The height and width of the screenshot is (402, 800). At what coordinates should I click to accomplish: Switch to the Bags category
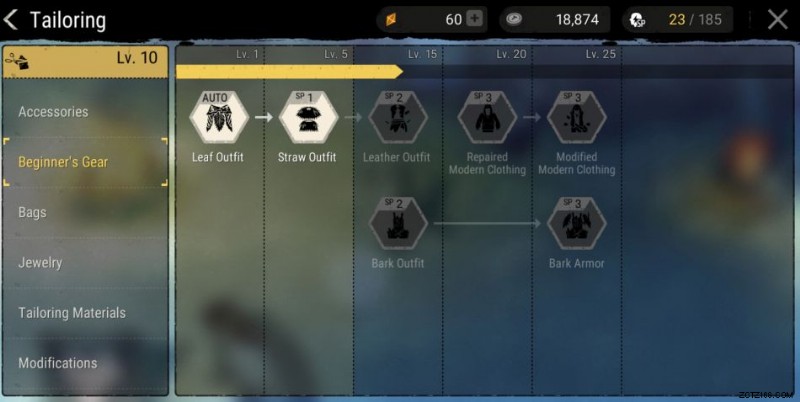32,212
